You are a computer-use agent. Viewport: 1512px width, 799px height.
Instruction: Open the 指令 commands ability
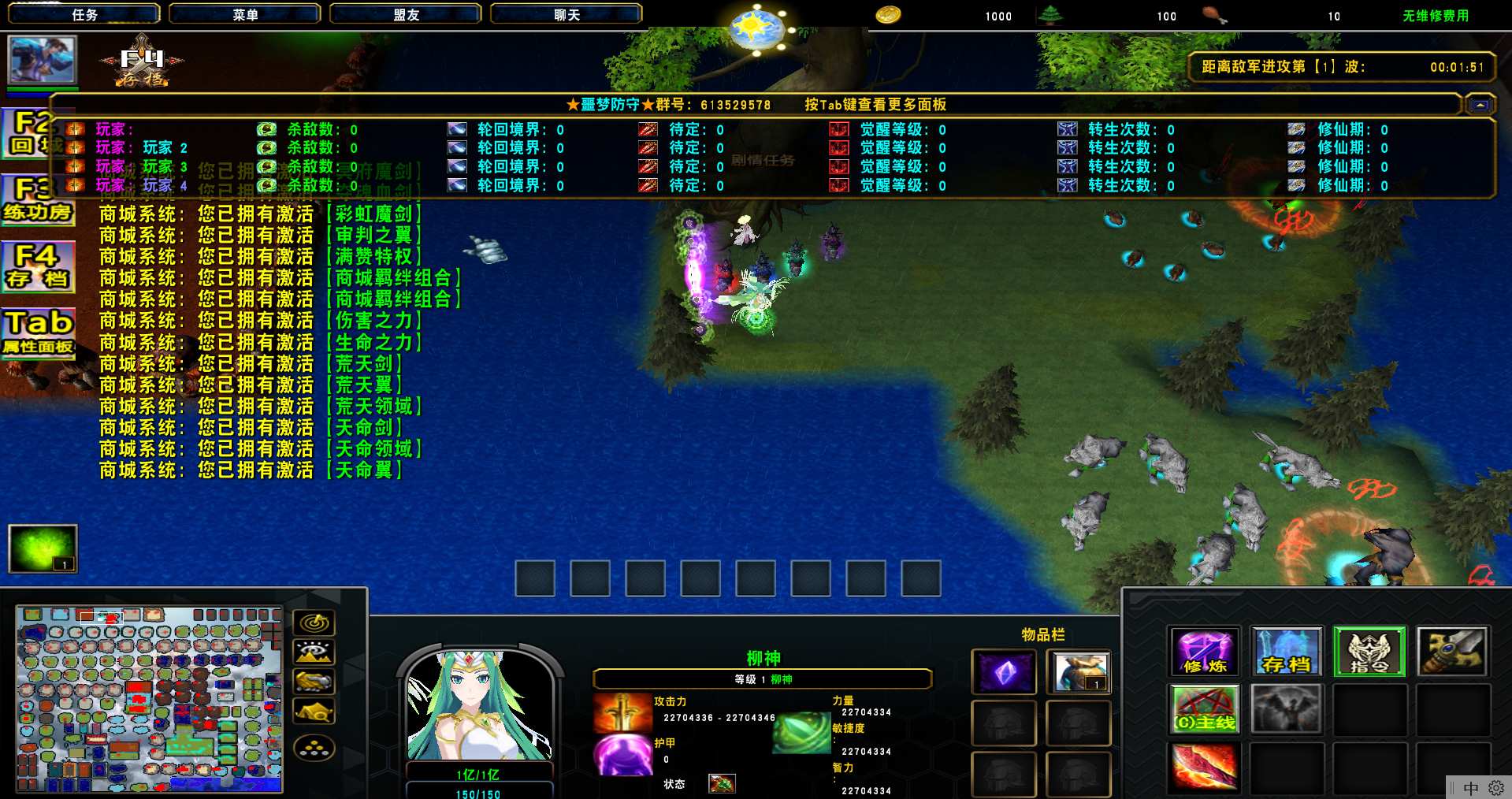click(1369, 652)
